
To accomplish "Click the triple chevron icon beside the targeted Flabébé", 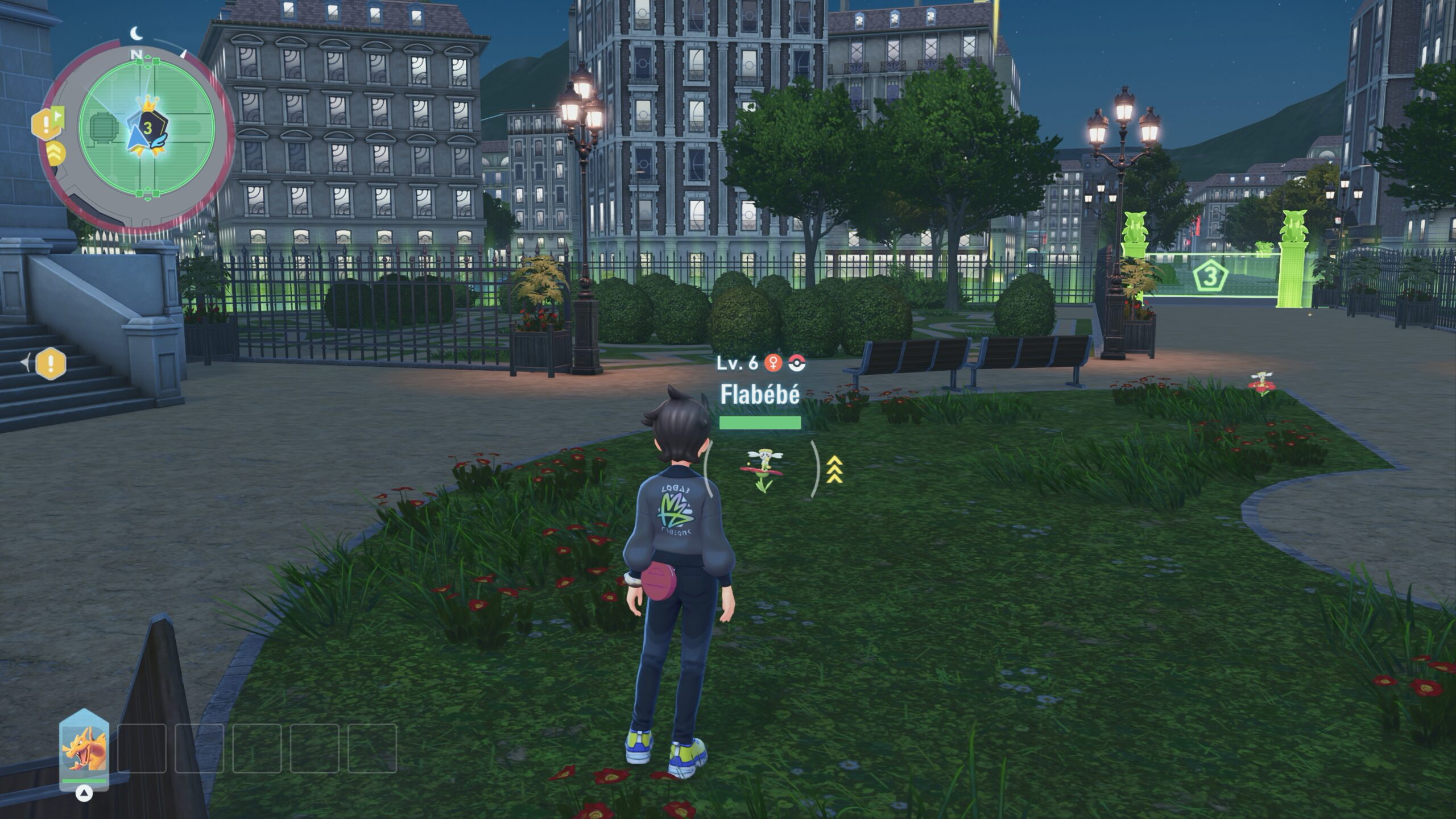I will [834, 469].
